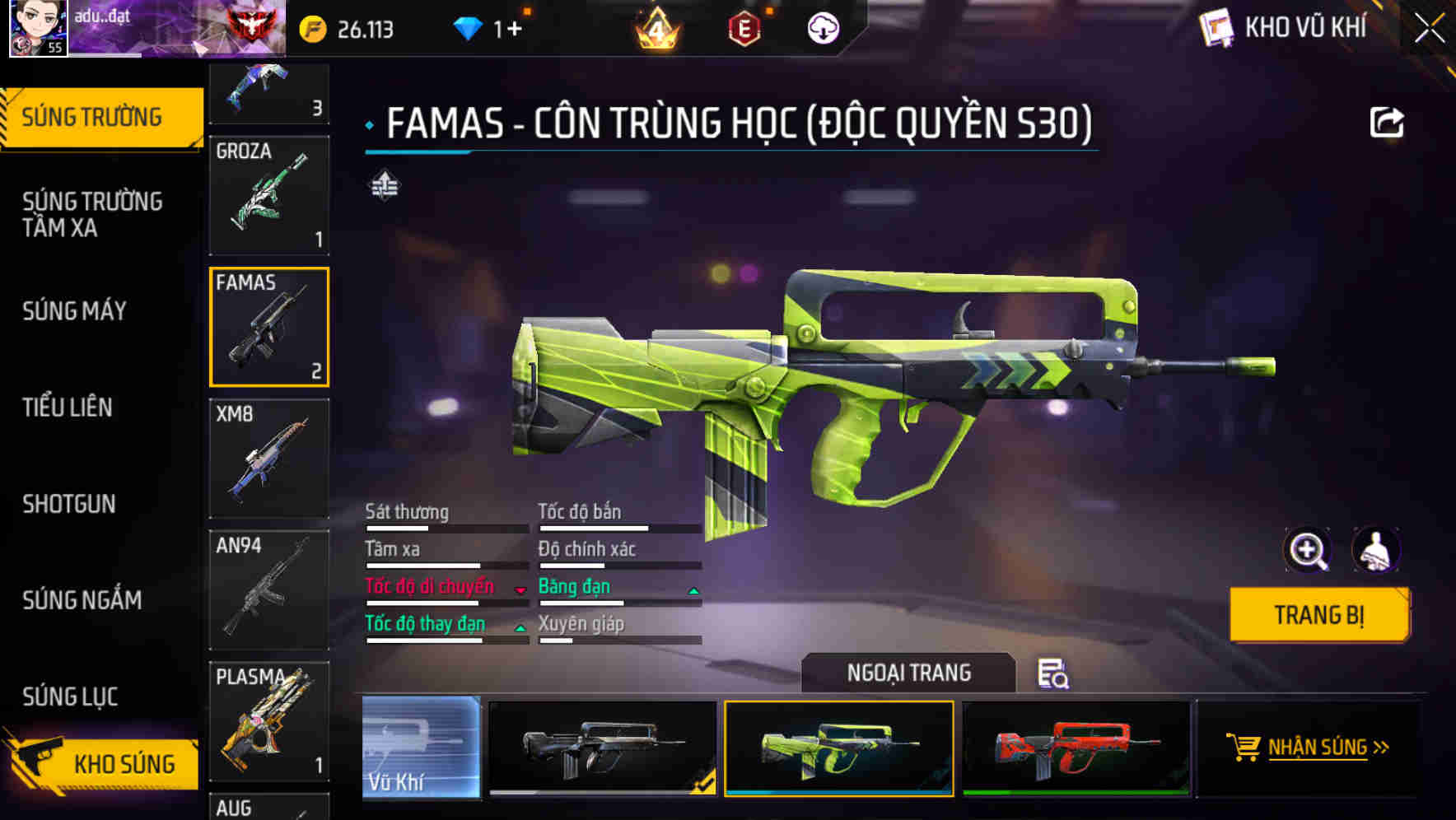Choose the AN94 weapon tile
Screen dimensions: 1456x820
point(269,589)
